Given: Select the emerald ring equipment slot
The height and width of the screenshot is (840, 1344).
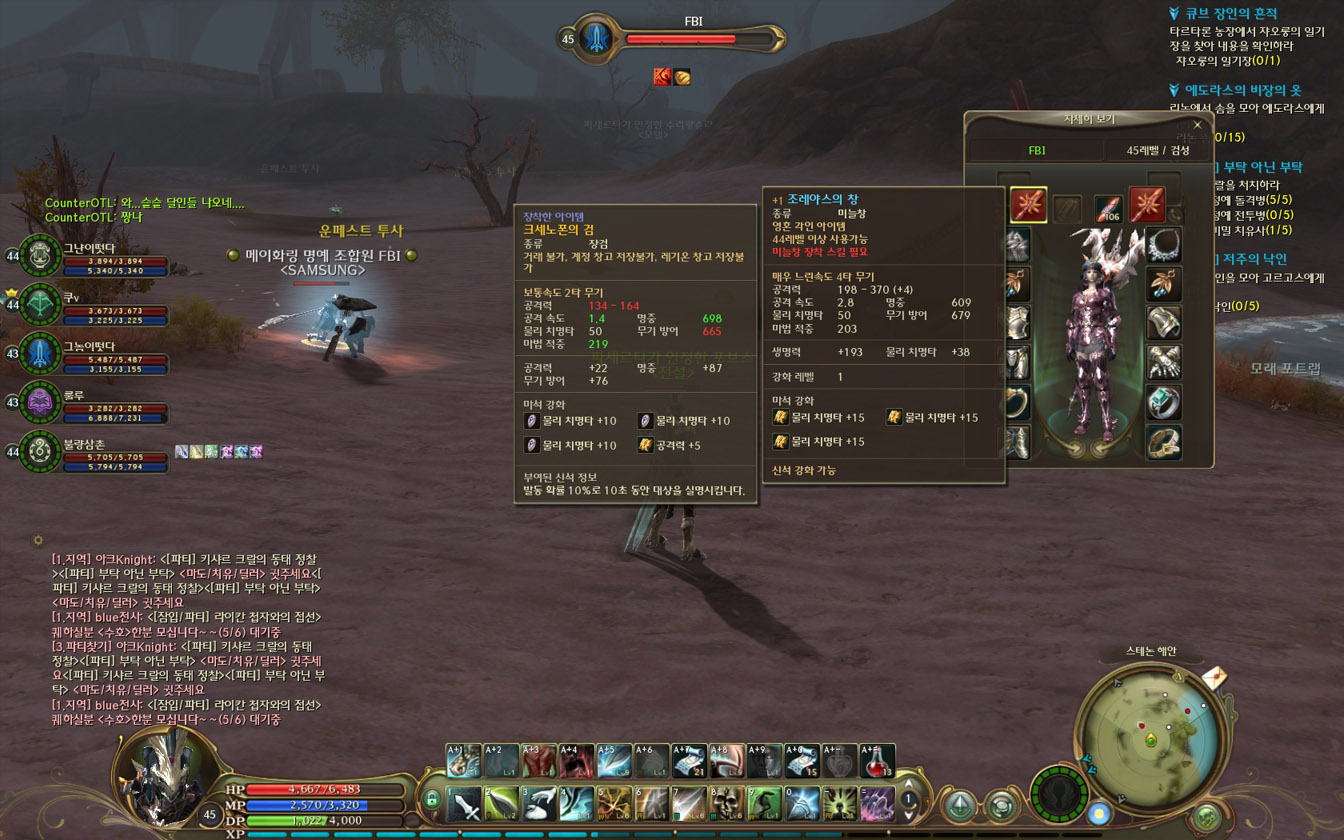Looking at the screenshot, I should click(x=1164, y=402).
